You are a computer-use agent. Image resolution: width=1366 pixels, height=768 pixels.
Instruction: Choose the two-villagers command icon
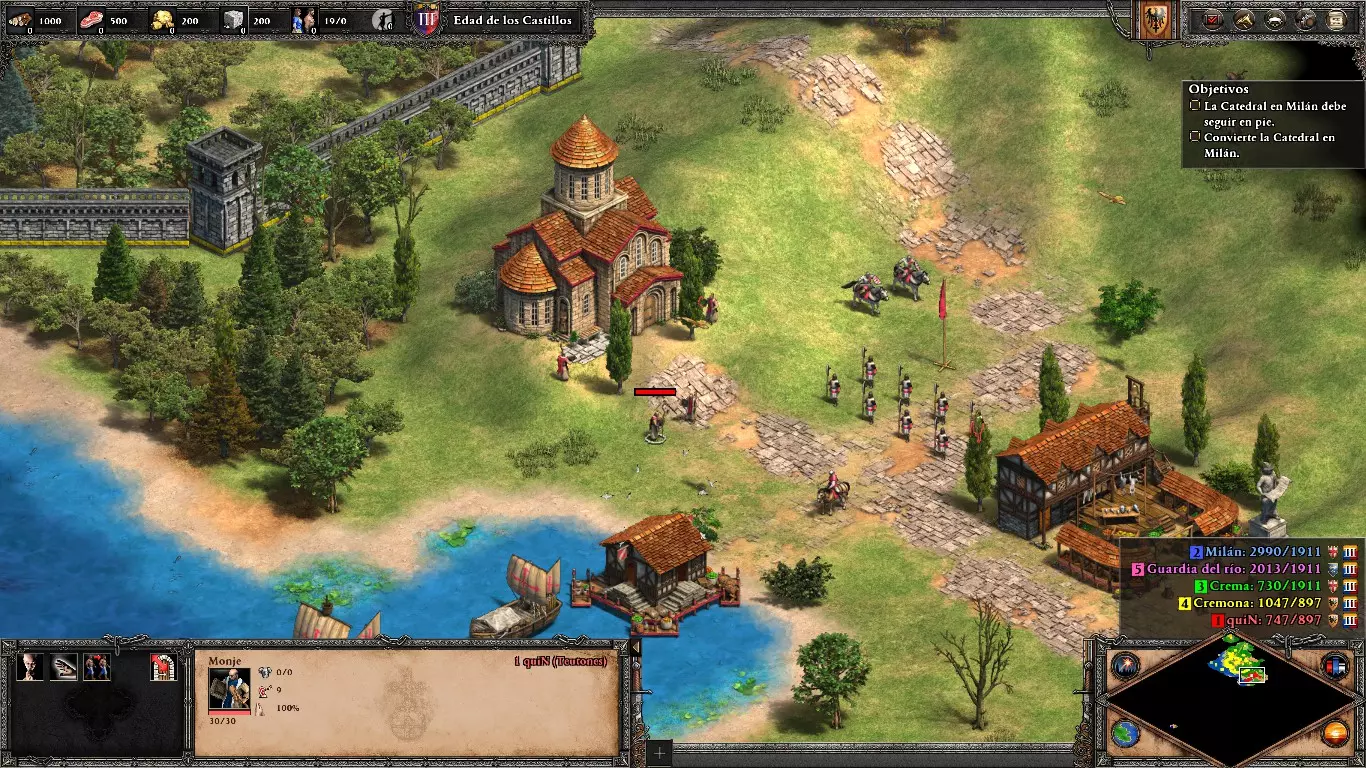click(97, 667)
